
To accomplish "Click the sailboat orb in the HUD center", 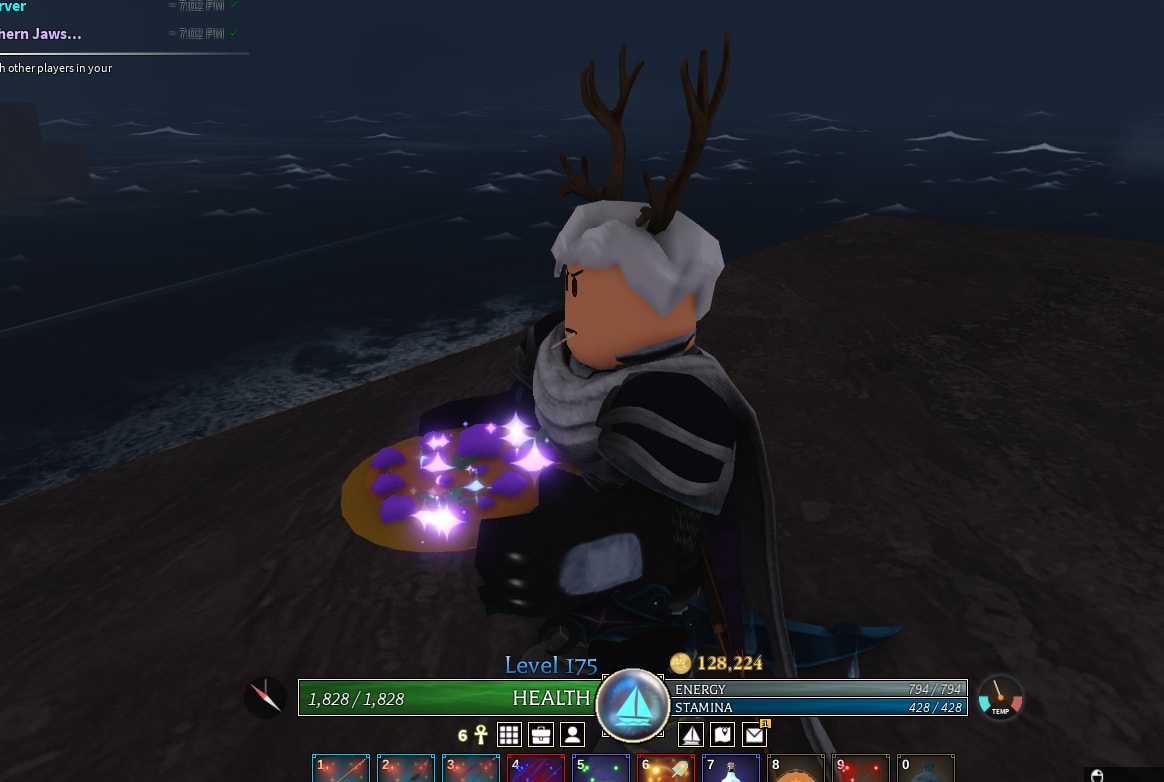I will pos(632,705).
